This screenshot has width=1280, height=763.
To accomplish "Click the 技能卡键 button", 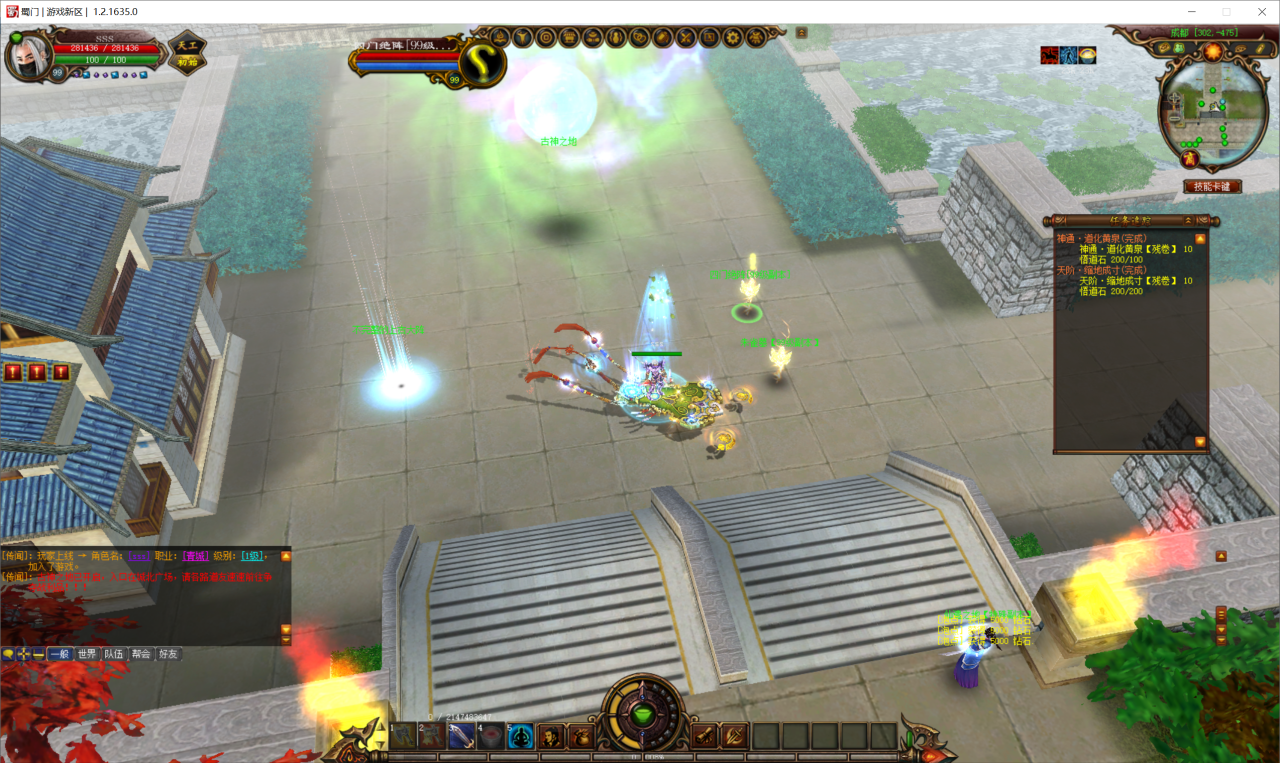I will pyautogui.click(x=1212, y=187).
